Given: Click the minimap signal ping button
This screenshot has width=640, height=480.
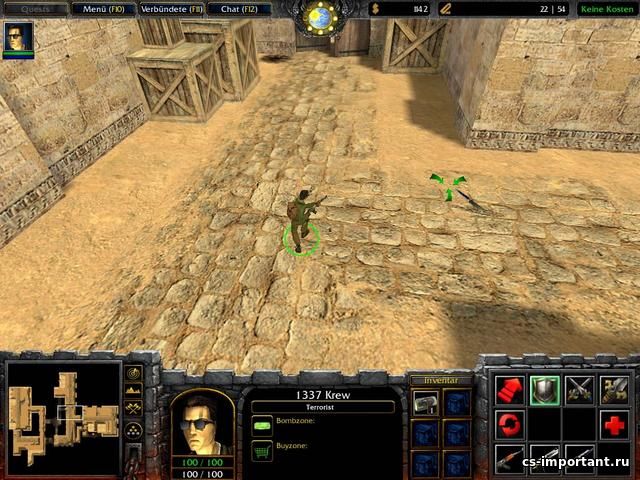Looking at the screenshot, I should (134, 373).
